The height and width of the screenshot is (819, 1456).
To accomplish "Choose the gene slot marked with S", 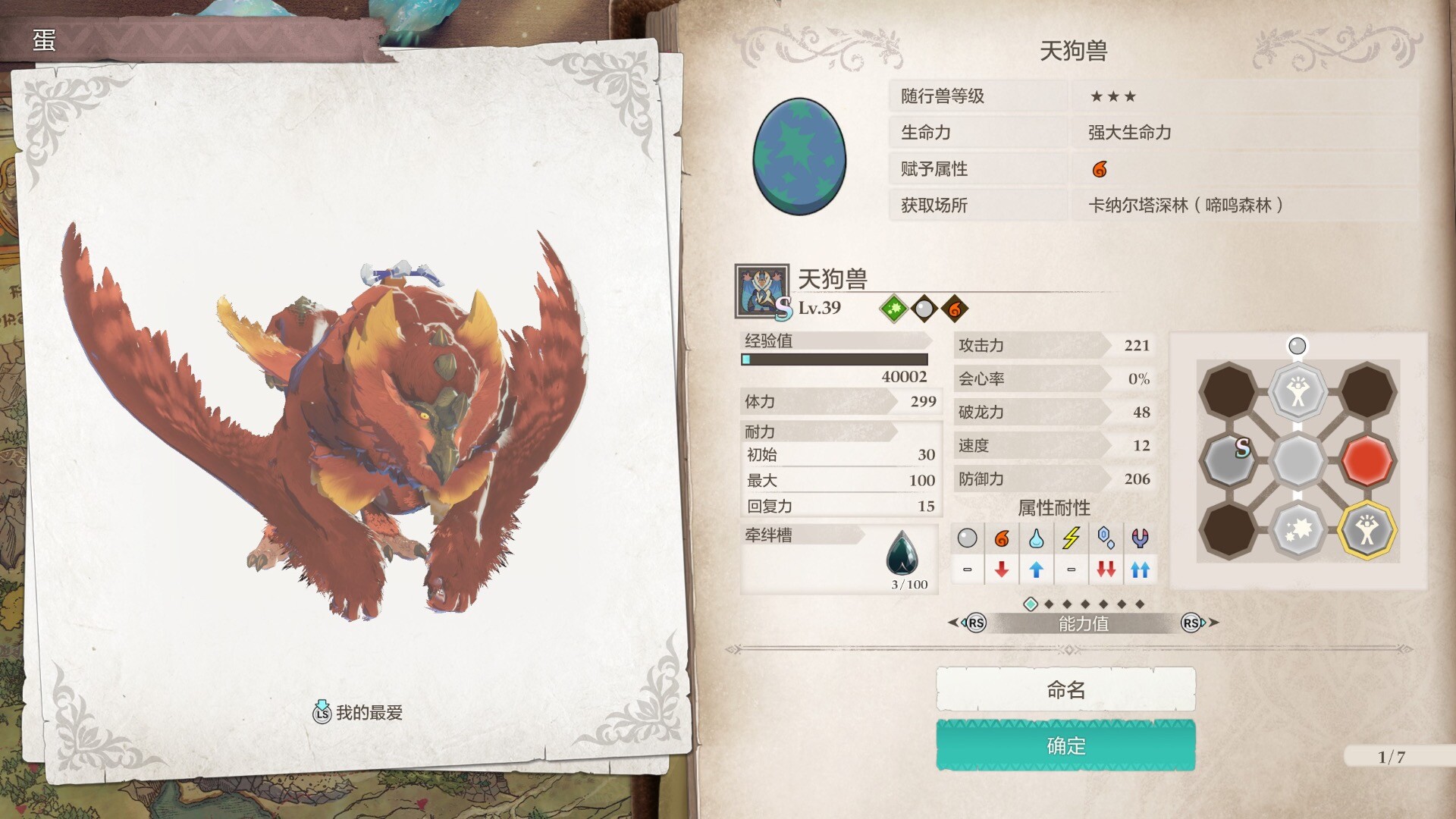I will [1228, 460].
